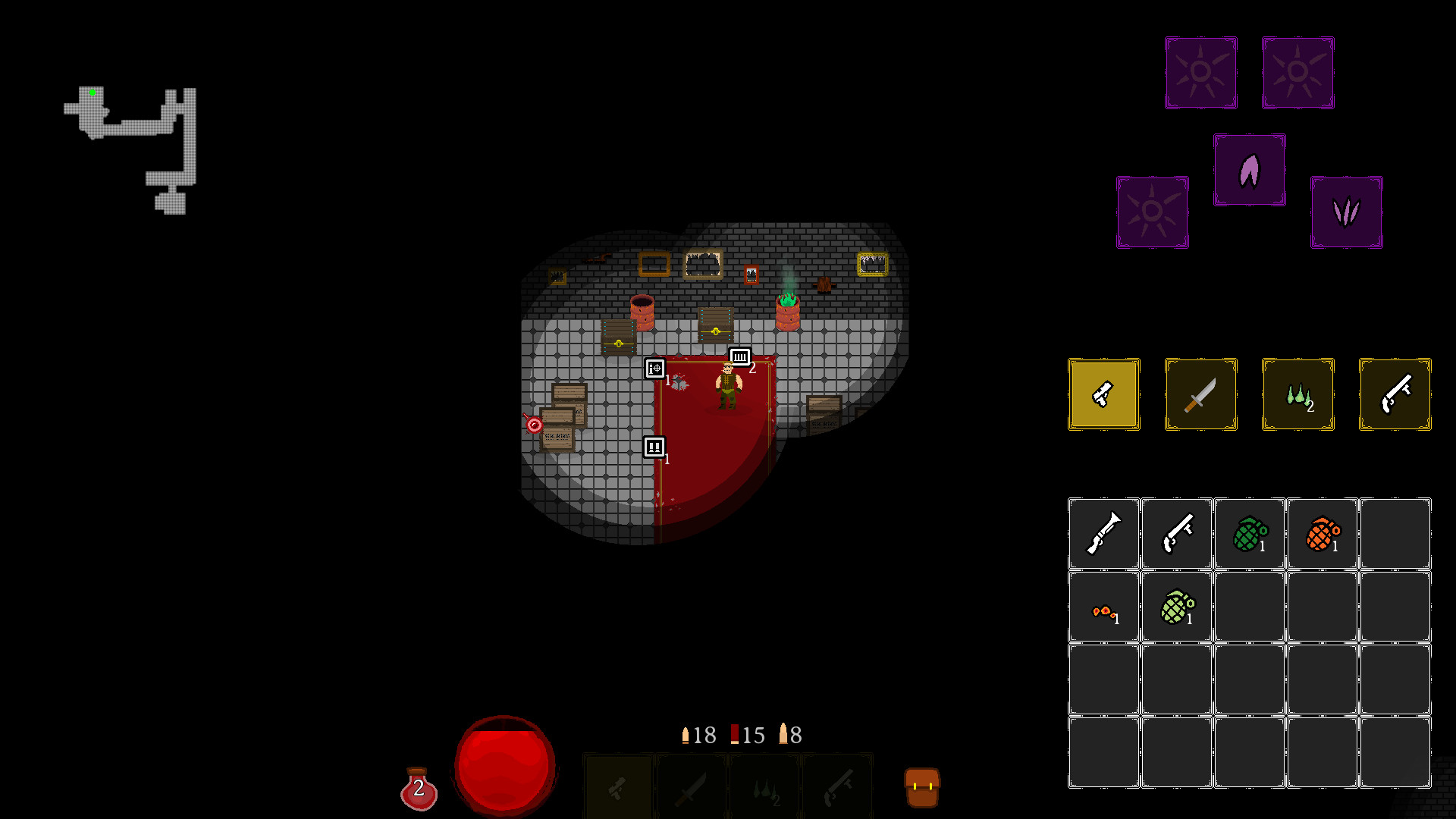Click the shell counter showing 15
This screenshot has height=819, width=1456.
pyautogui.click(x=748, y=734)
